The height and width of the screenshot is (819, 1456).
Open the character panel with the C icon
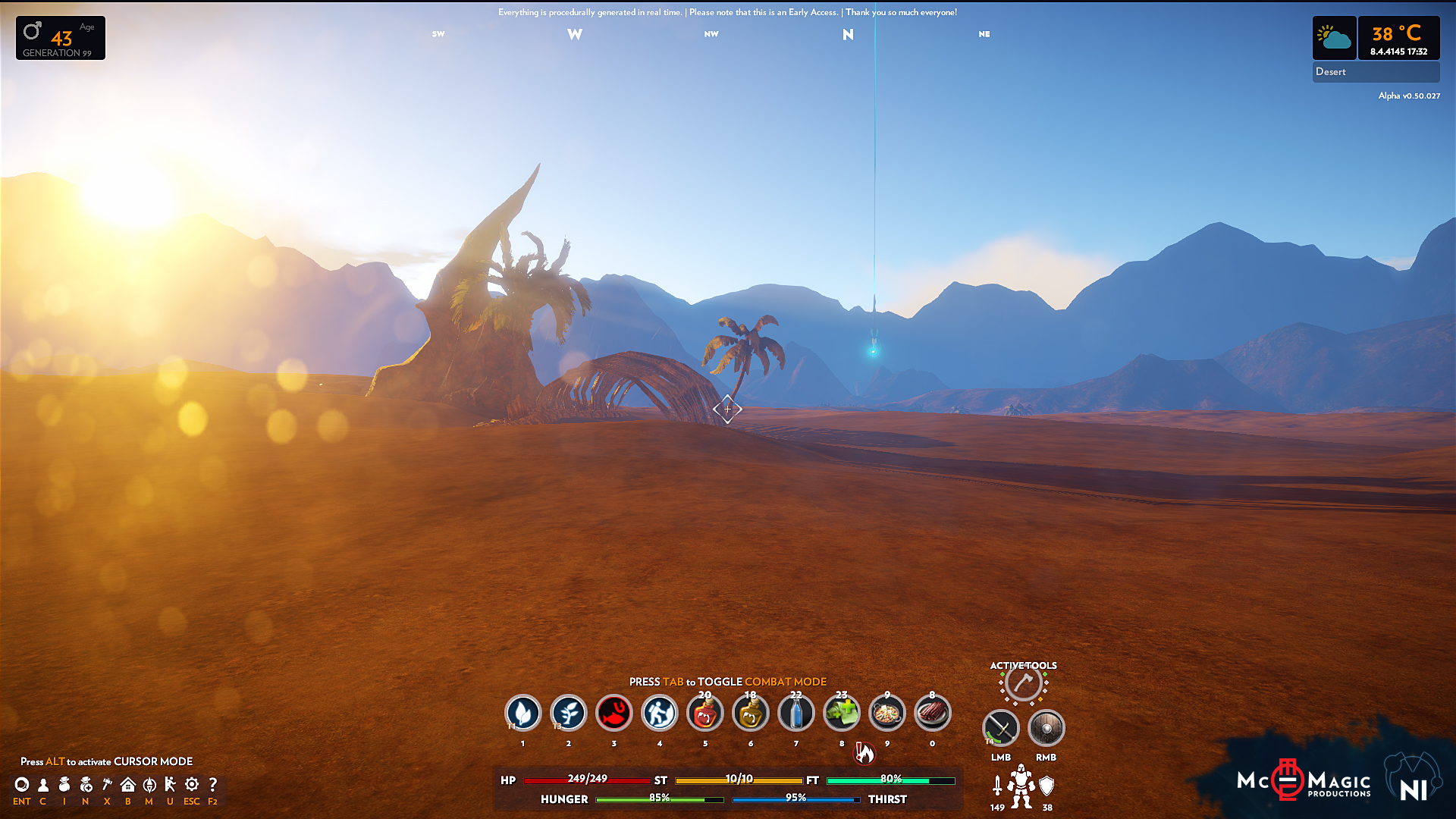pos(43,785)
